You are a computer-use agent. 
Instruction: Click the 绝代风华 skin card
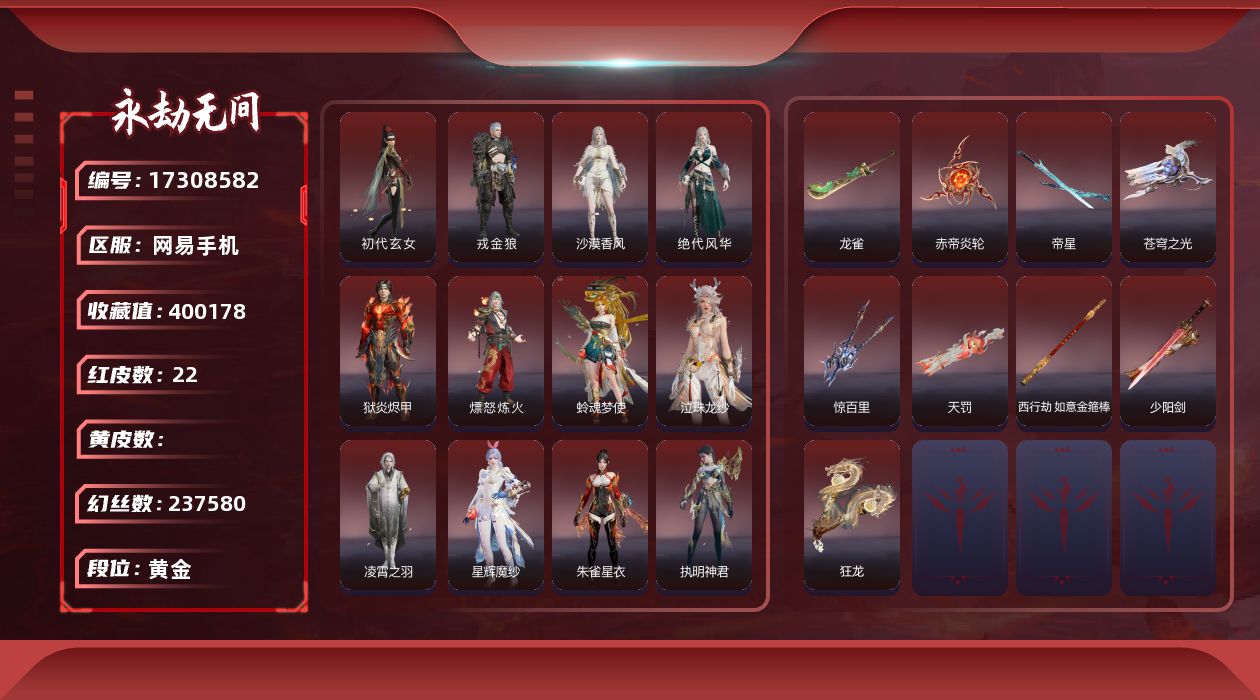coord(704,187)
